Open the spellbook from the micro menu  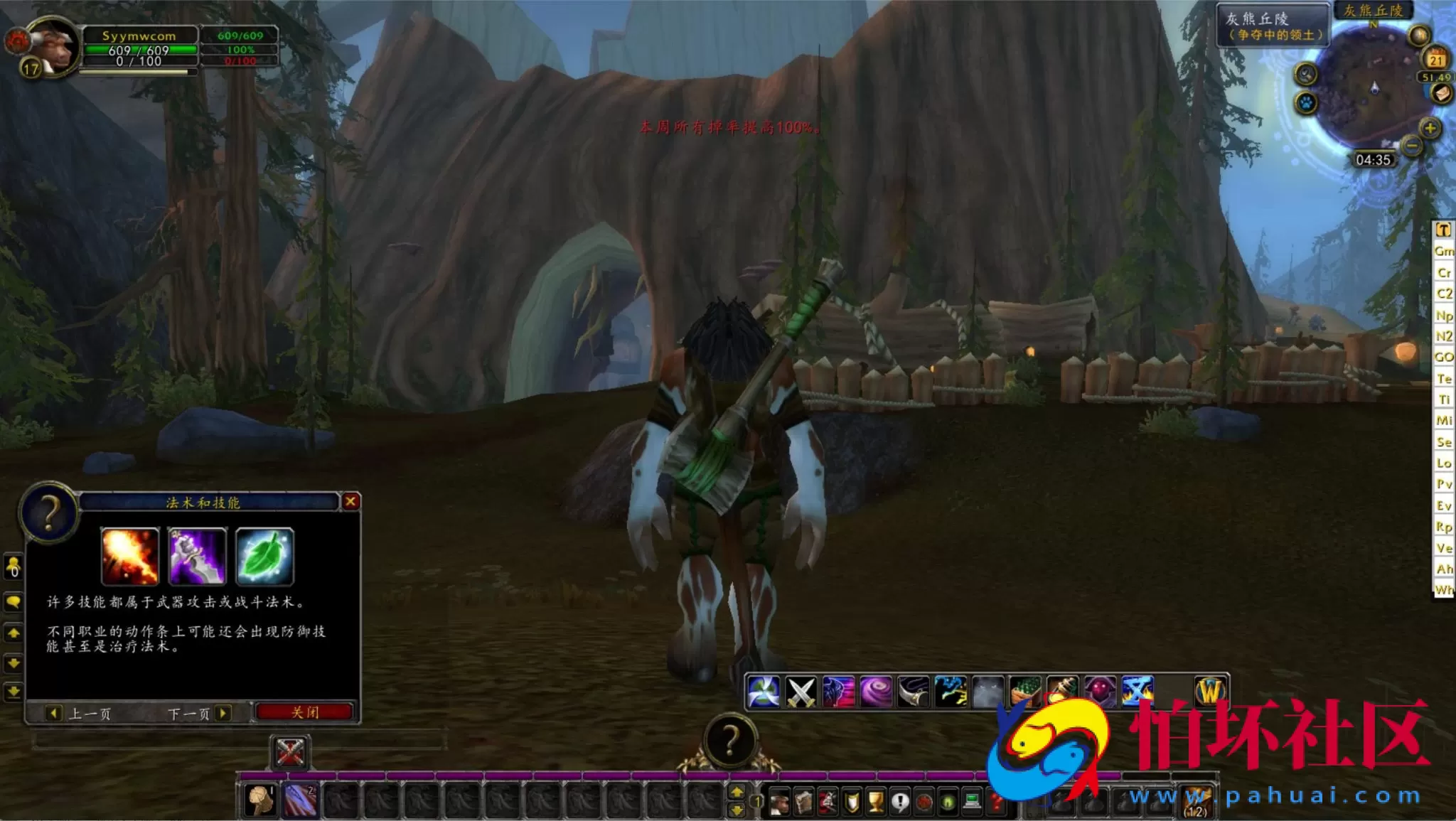[803, 802]
